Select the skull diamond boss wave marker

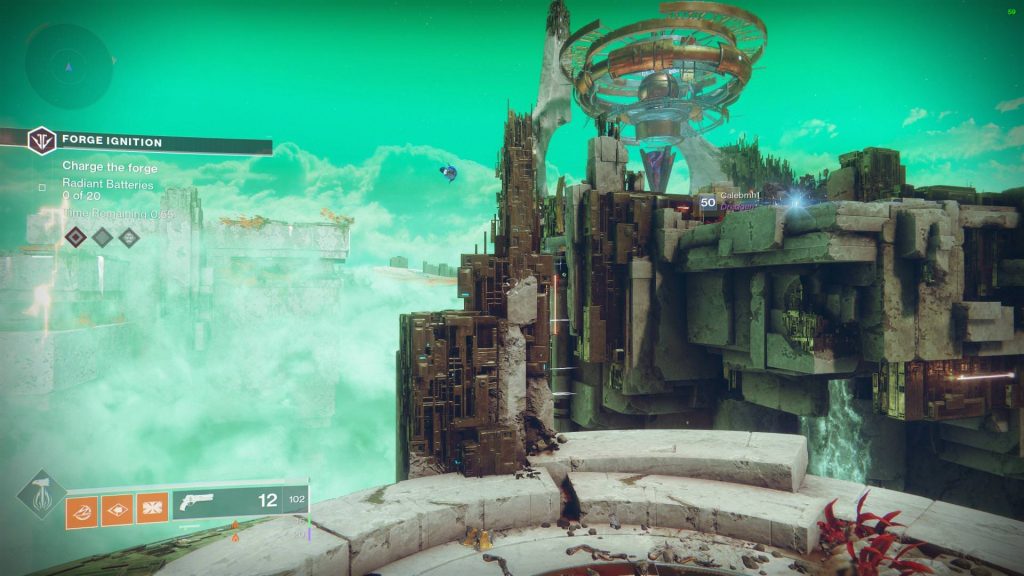pos(129,237)
